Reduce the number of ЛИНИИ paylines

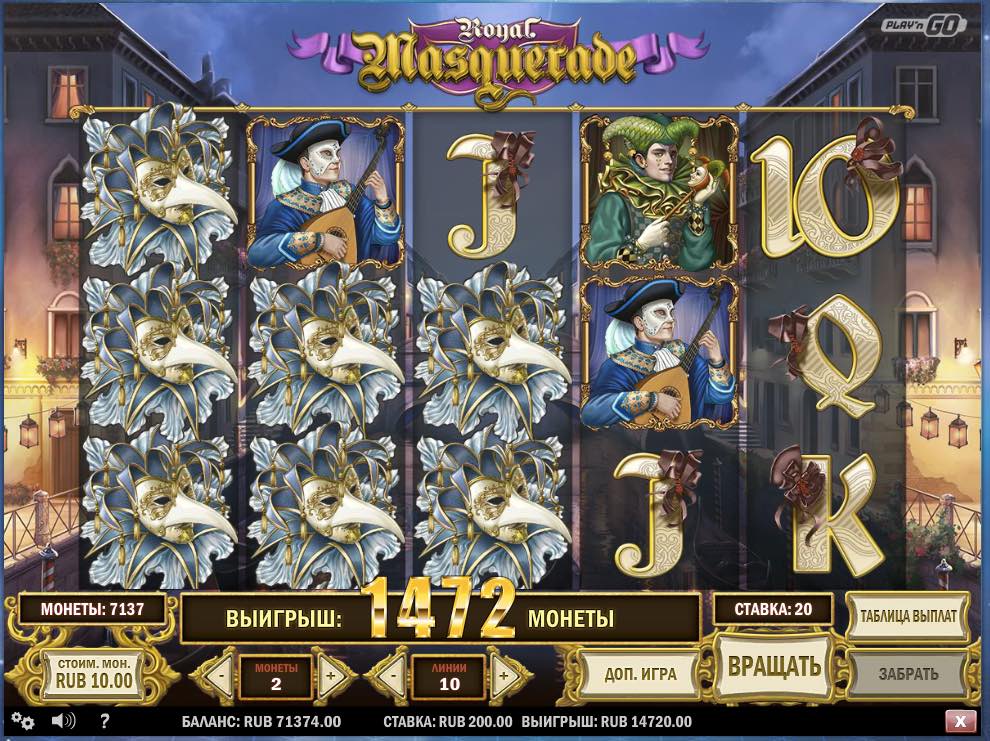click(393, 675)
